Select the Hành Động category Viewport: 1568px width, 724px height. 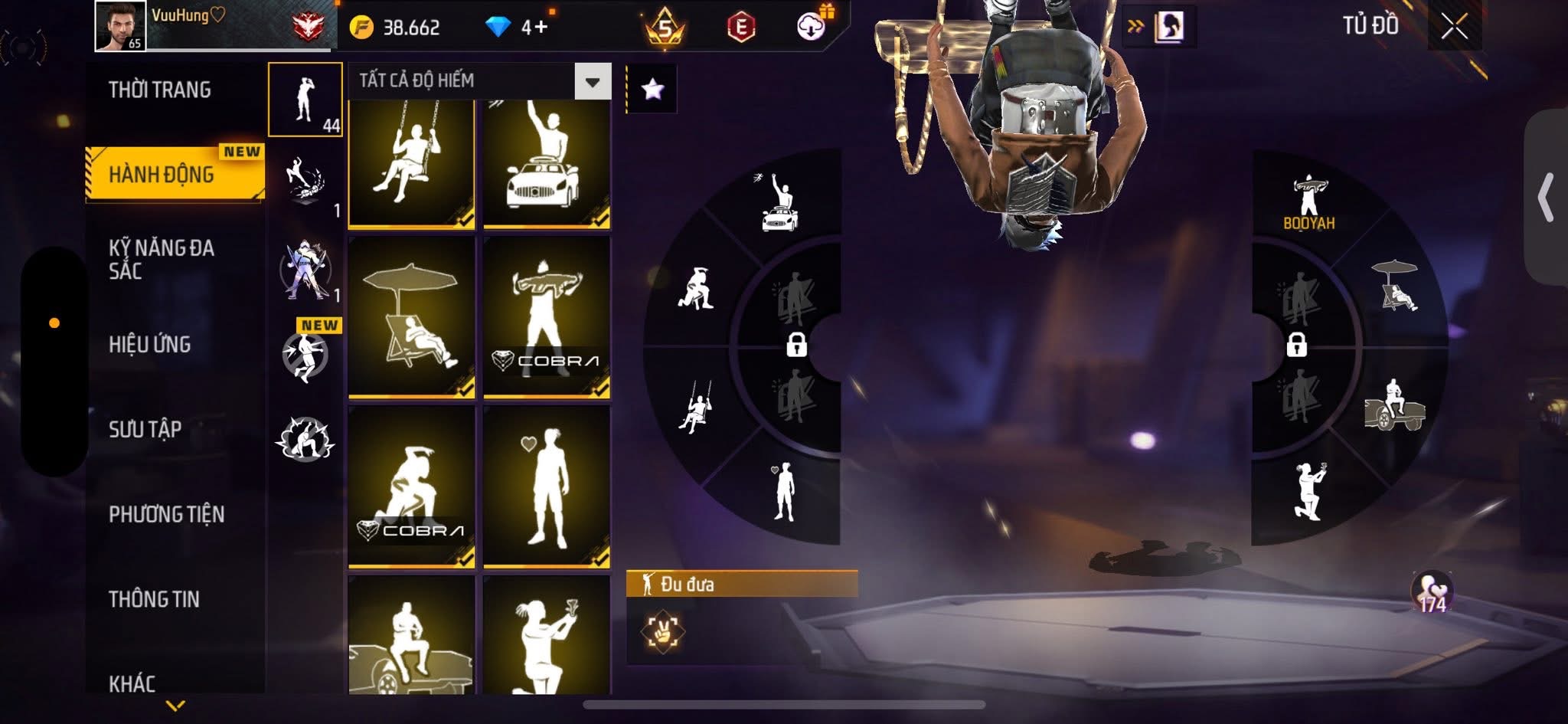pos(162,175)
